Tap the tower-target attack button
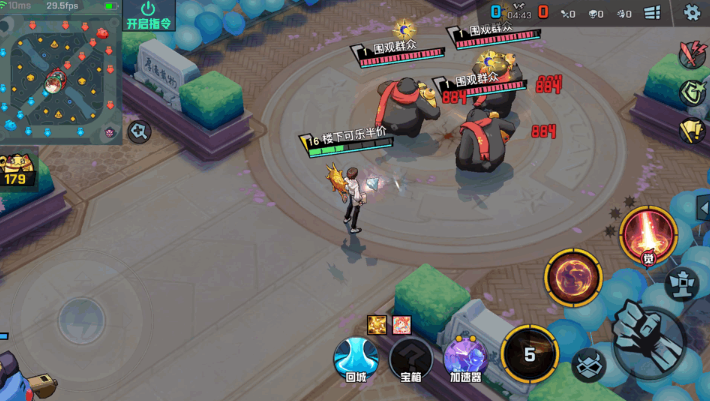Image resolution: width=710 pixels, height=401 pixels. point(682,282)
